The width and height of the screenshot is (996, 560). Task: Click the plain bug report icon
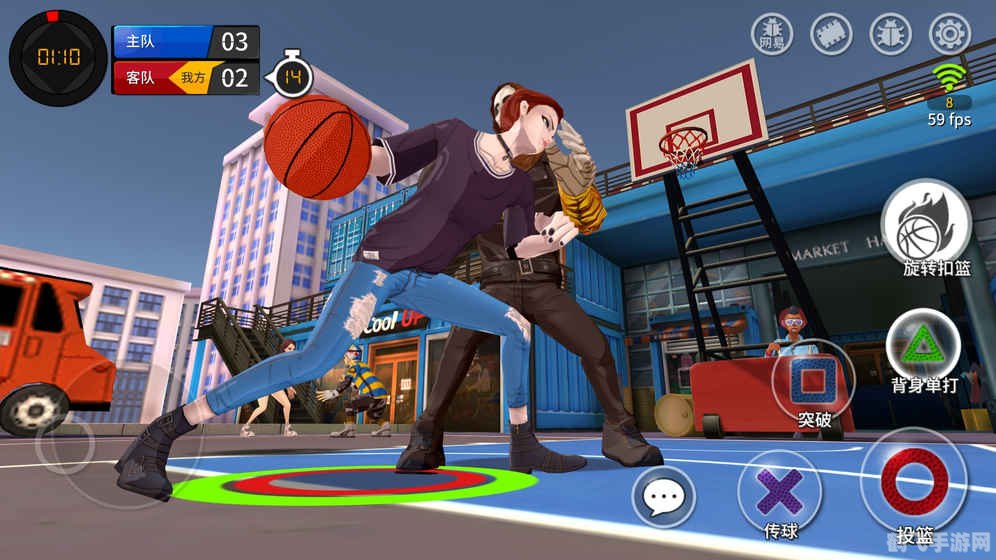coord(891,35)
